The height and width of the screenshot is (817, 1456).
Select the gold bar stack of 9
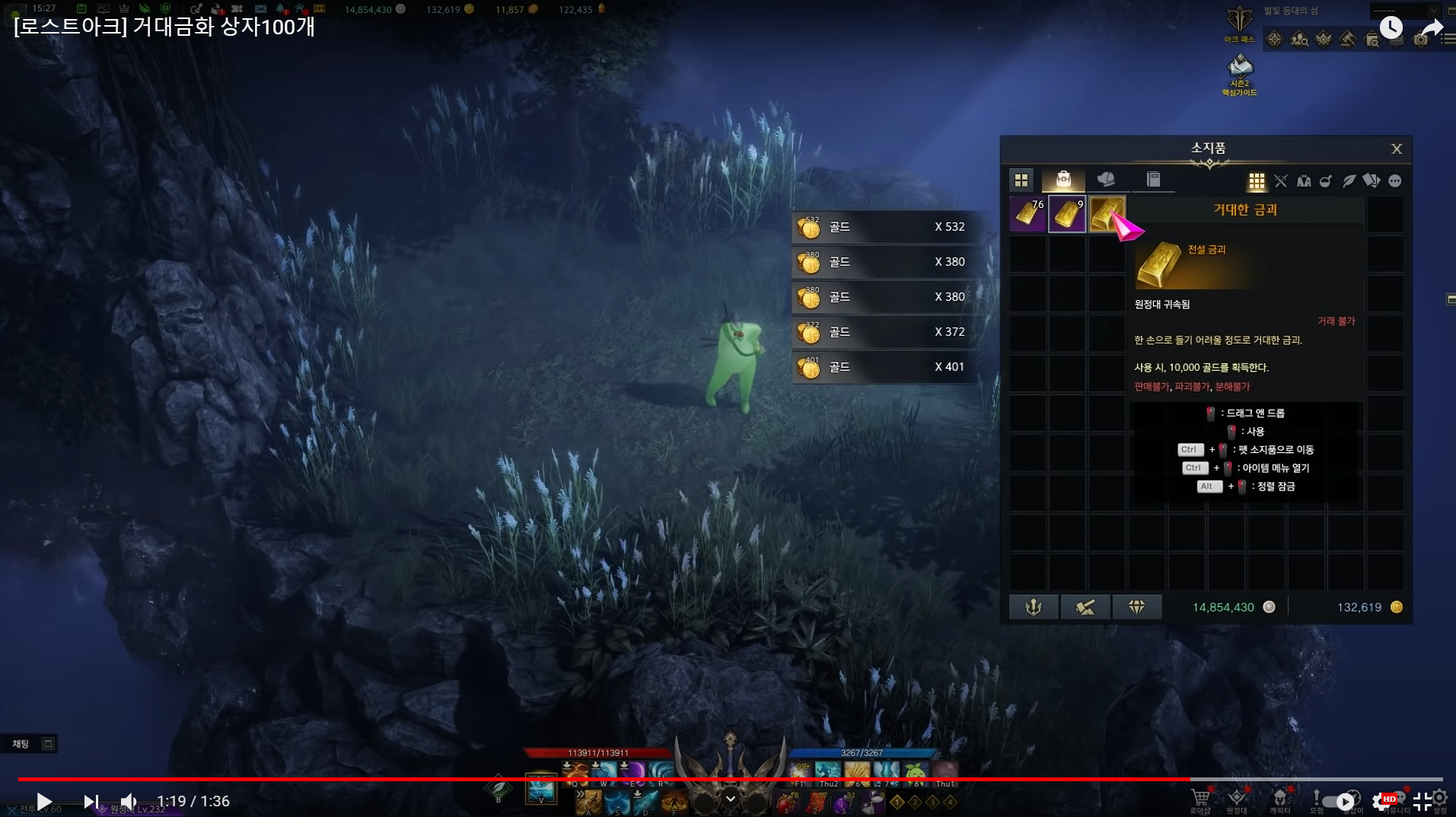1067,213
